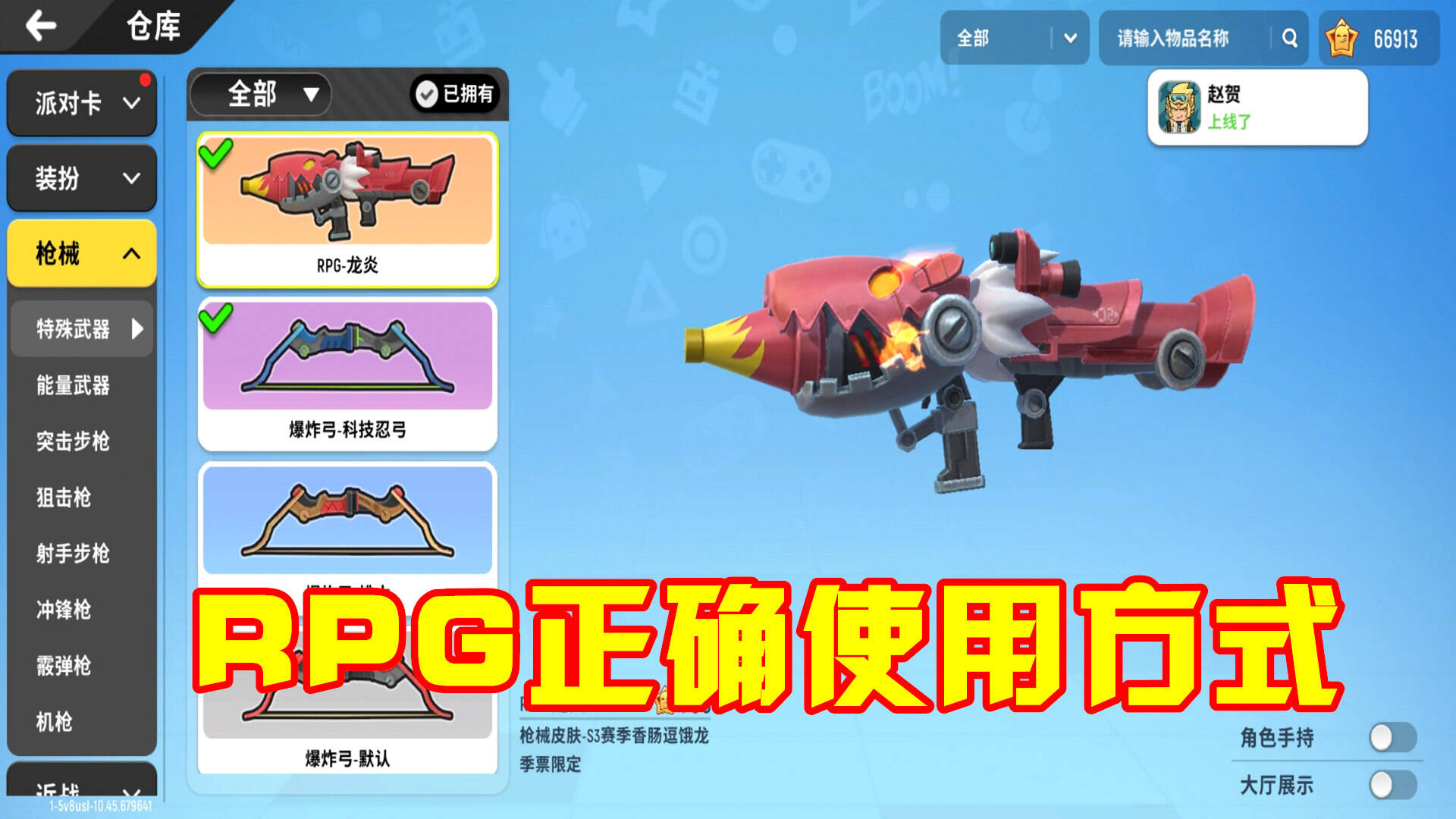Viewport: 1456px width, 819px height.
Task: Collapse the 枪械 category button
Action: [81, 255]
